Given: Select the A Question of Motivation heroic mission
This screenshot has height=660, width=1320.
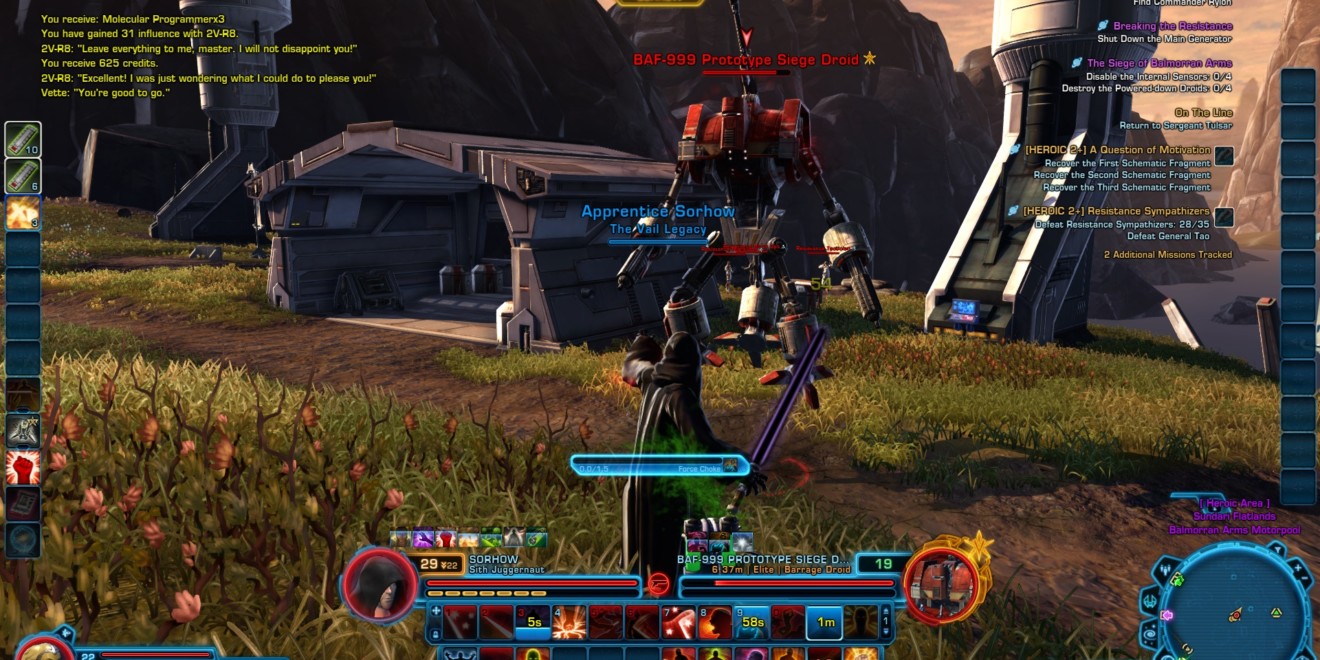Looking at the screenshot, I should (x=1117, y=150).
